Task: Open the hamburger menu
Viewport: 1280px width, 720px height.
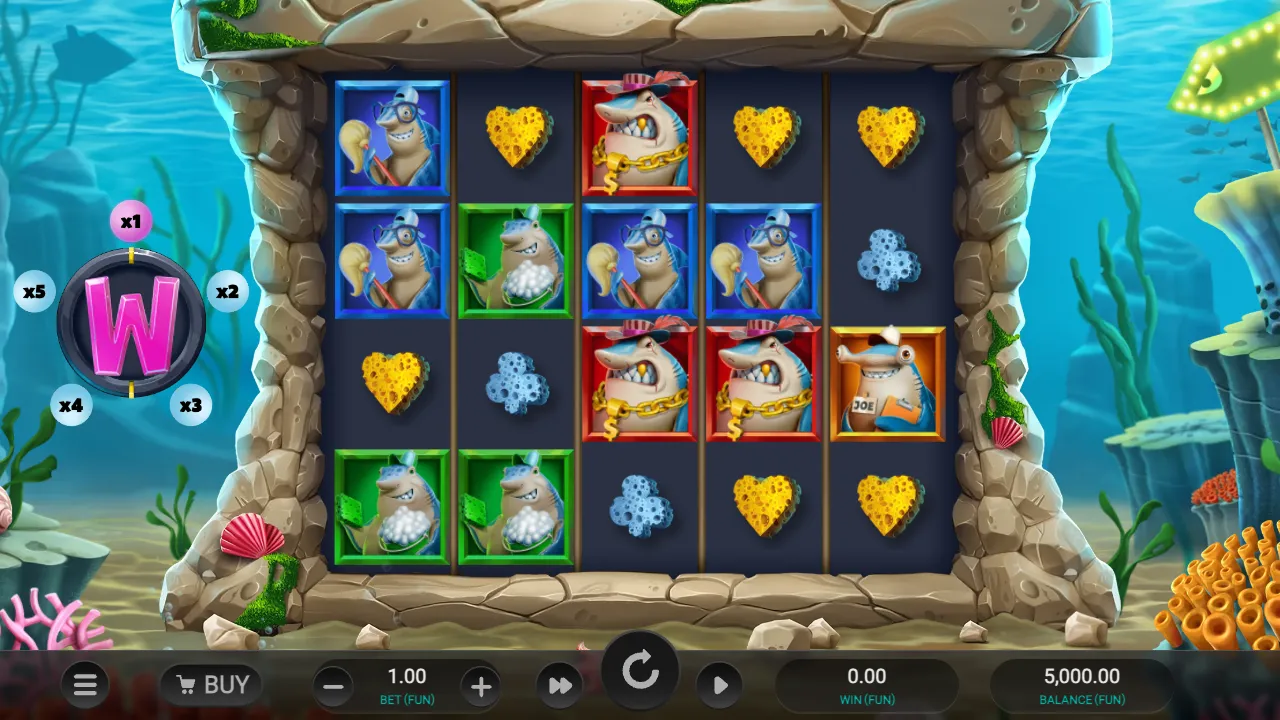Action: point(85,685)
